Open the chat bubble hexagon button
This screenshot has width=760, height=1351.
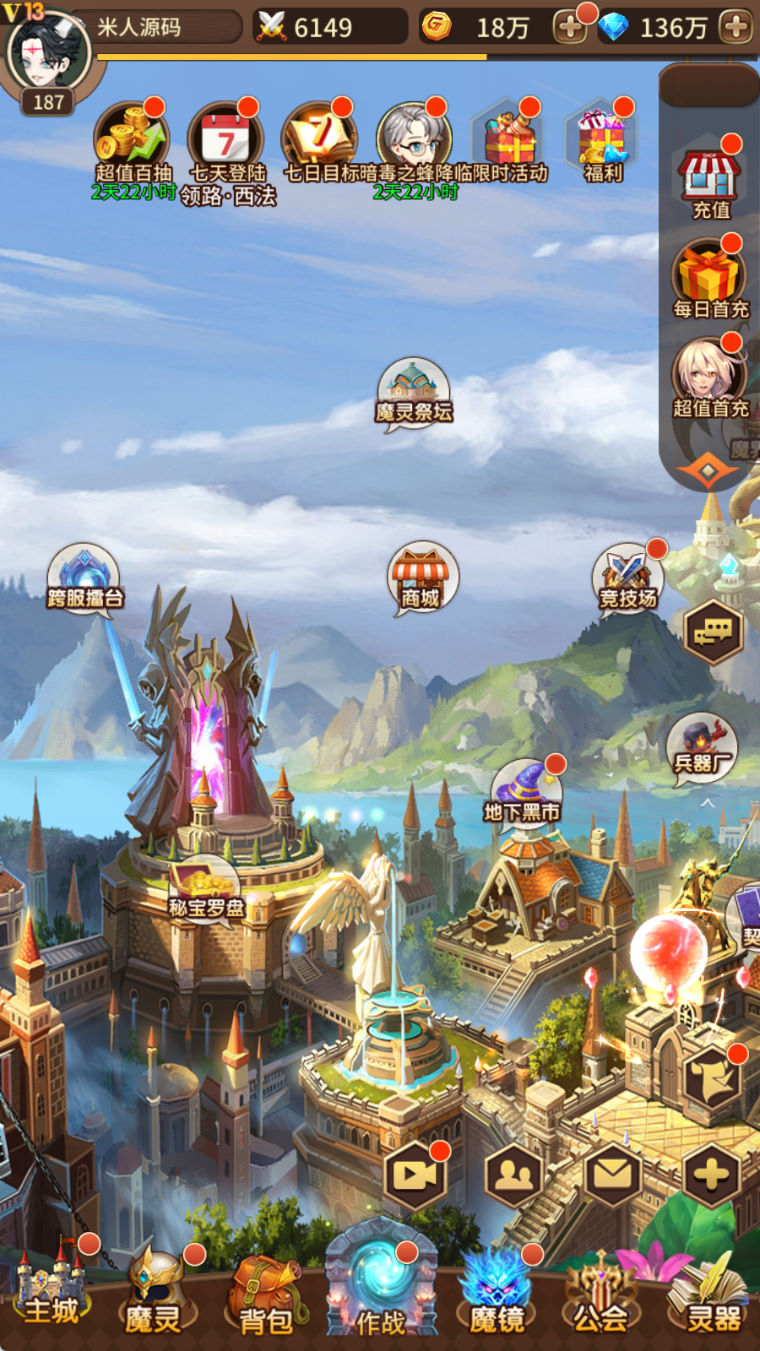click(713, 631)
